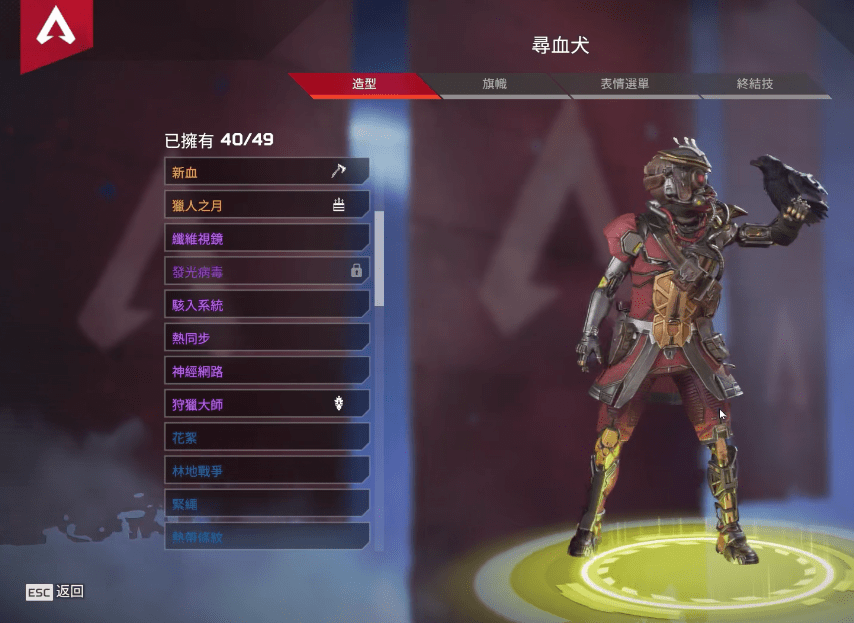Choose the 獵人之月 skin
This screenshot has height=623, width=854.
266,205
